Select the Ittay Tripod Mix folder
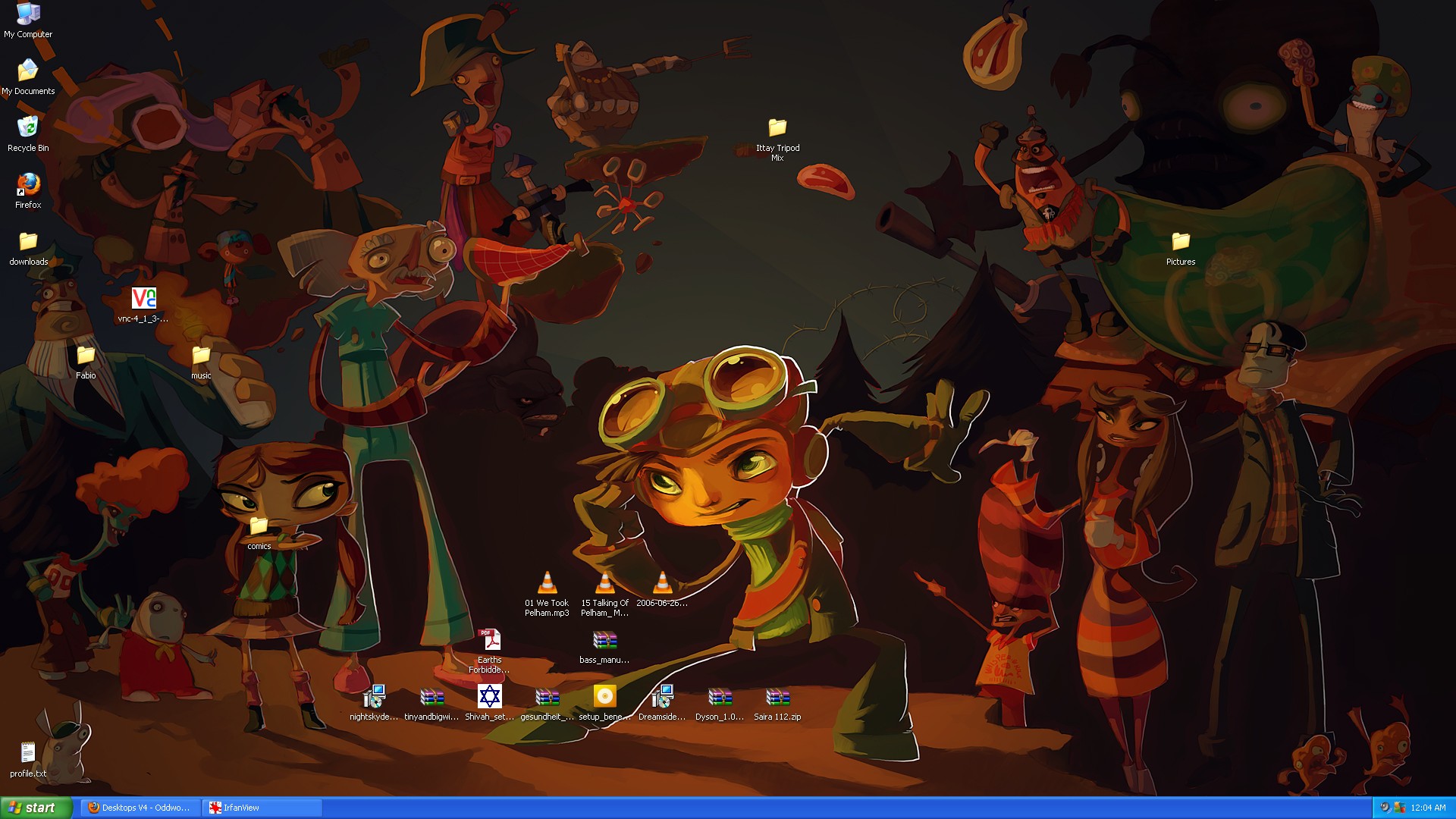This screenshot has height=819, width=1456. [777, 128]
